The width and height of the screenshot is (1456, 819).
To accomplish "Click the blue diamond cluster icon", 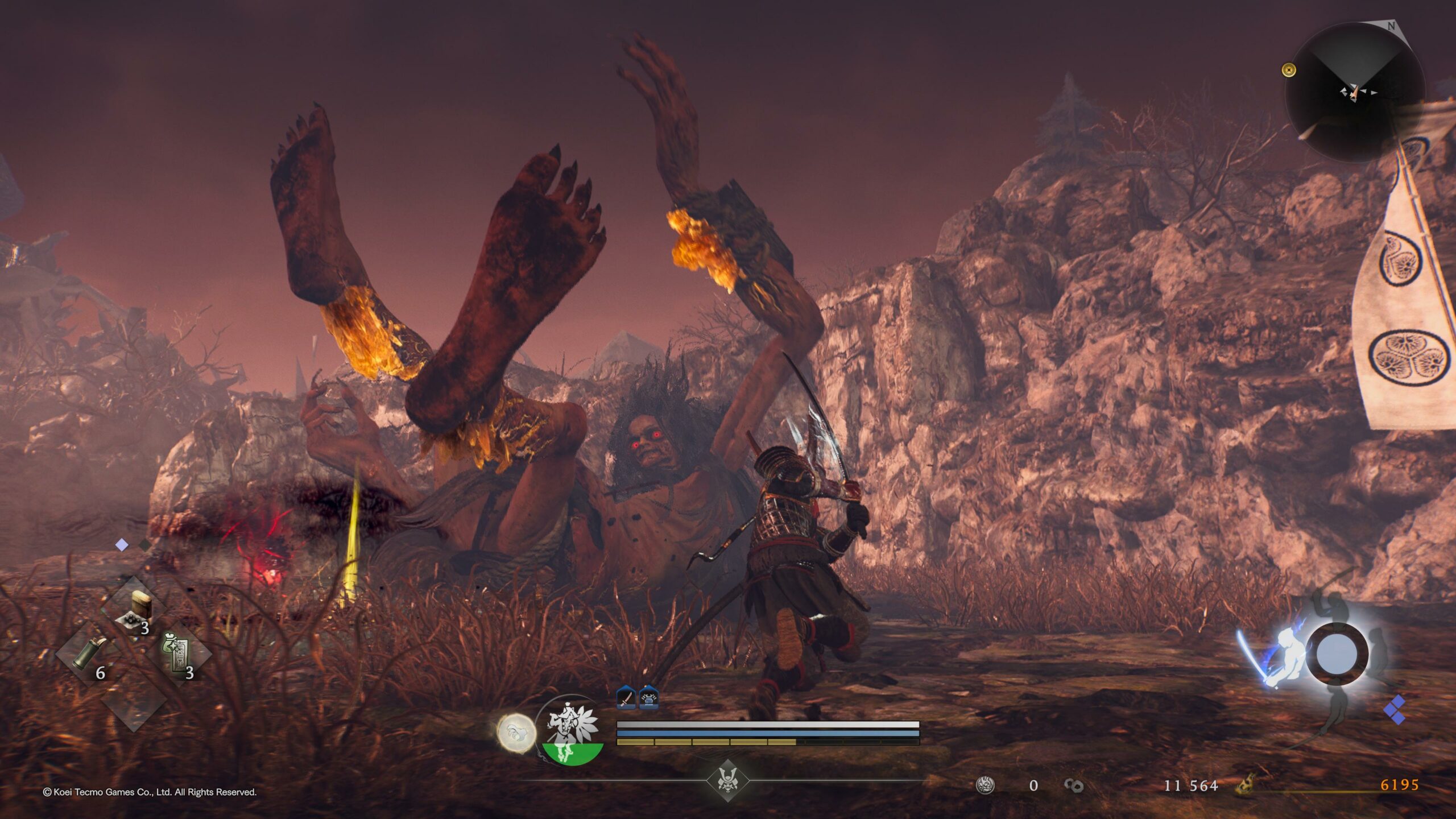I will pyautogui.click(x=1395, y=710).
